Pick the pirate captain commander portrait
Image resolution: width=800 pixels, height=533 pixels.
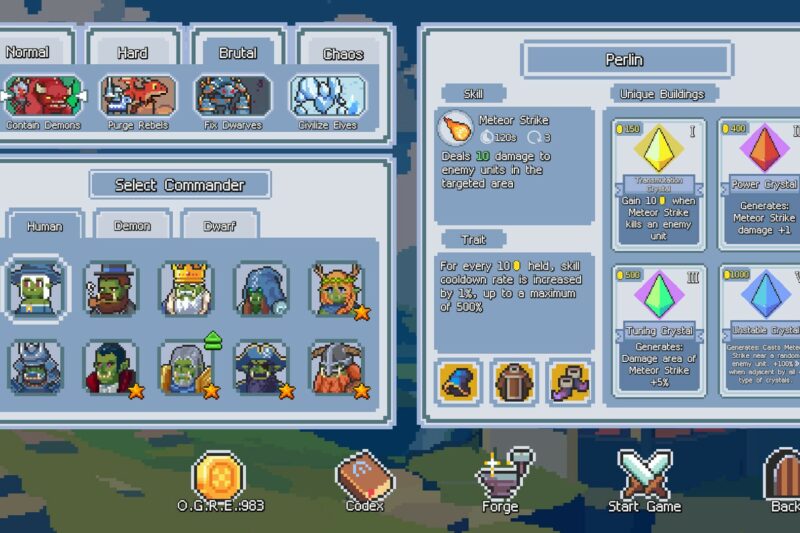[262, 368]
